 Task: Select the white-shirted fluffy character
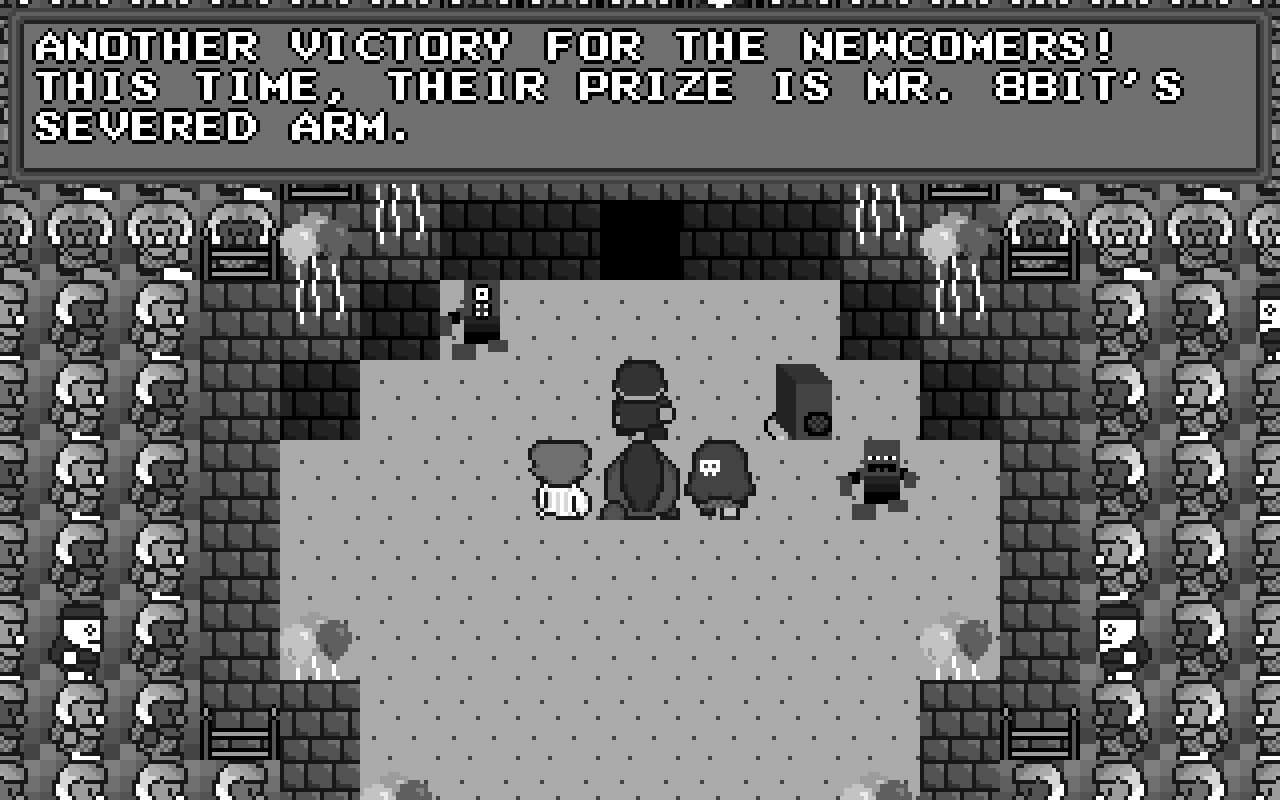point(560,480)
